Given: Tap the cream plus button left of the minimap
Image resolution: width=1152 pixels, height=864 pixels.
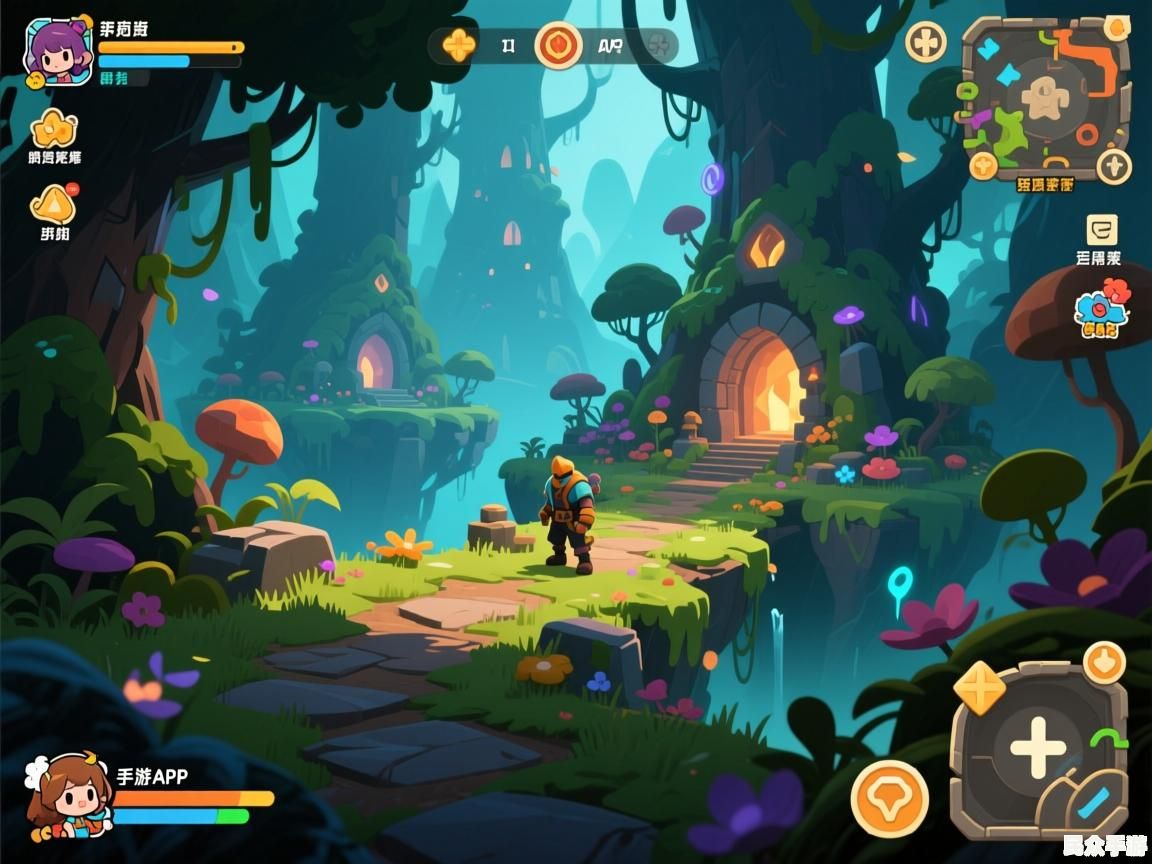Looking at the screenshot, I should pos(926,42).
